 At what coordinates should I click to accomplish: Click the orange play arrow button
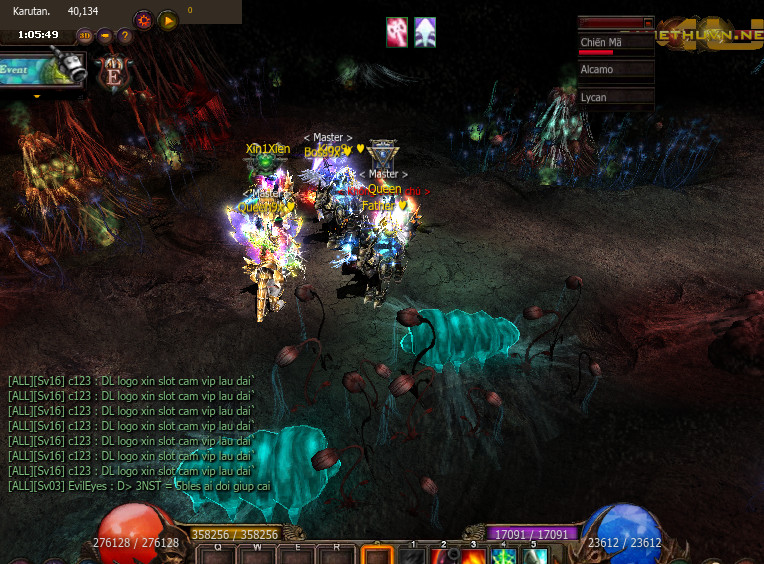click(x=168, y=19)
